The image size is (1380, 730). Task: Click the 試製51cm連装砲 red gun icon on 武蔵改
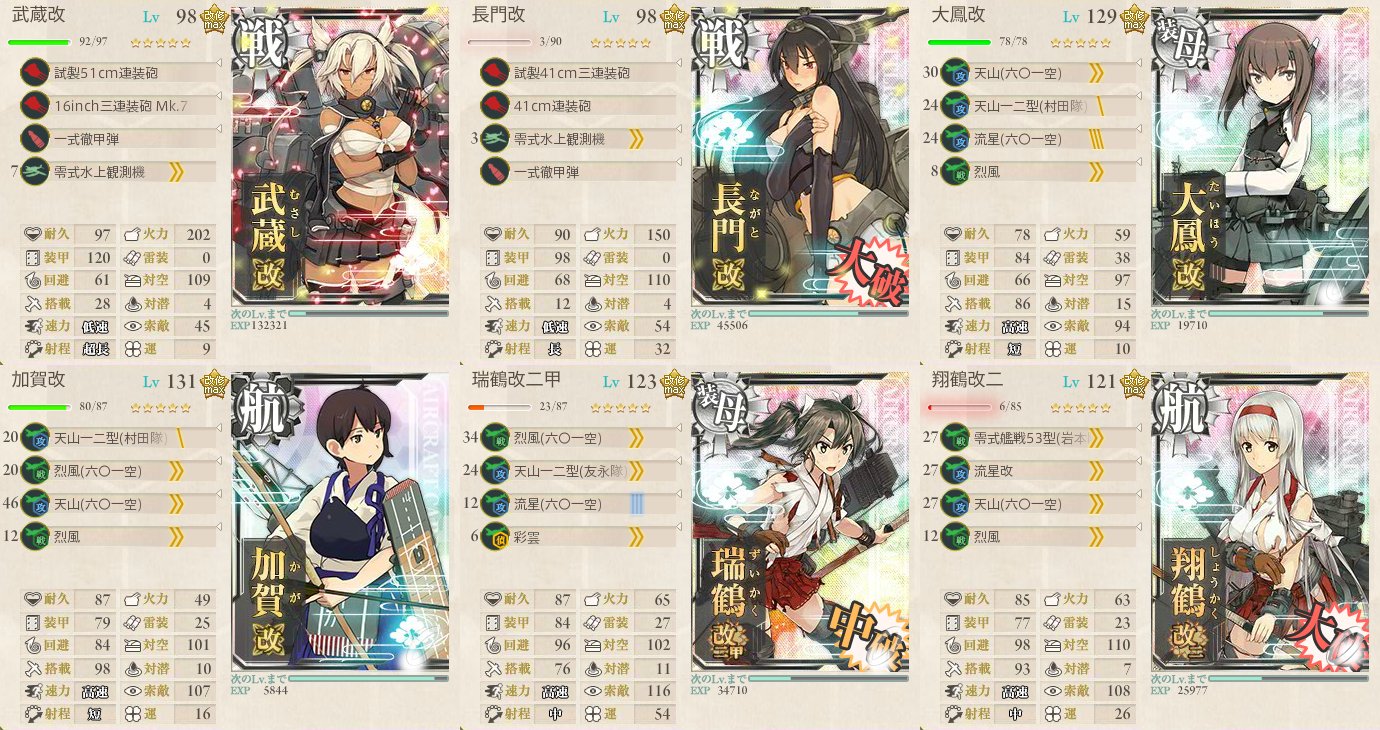[x=37, y=73]
